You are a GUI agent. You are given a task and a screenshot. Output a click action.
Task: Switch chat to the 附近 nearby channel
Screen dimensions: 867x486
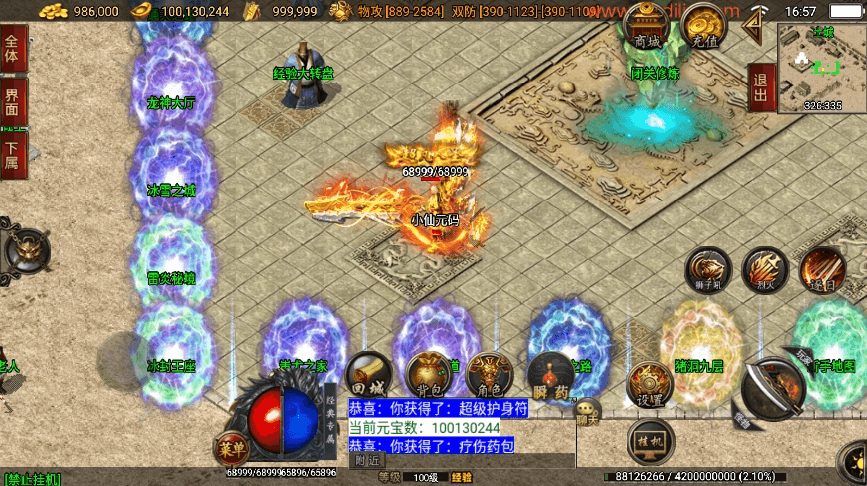(x=366, y=461)
